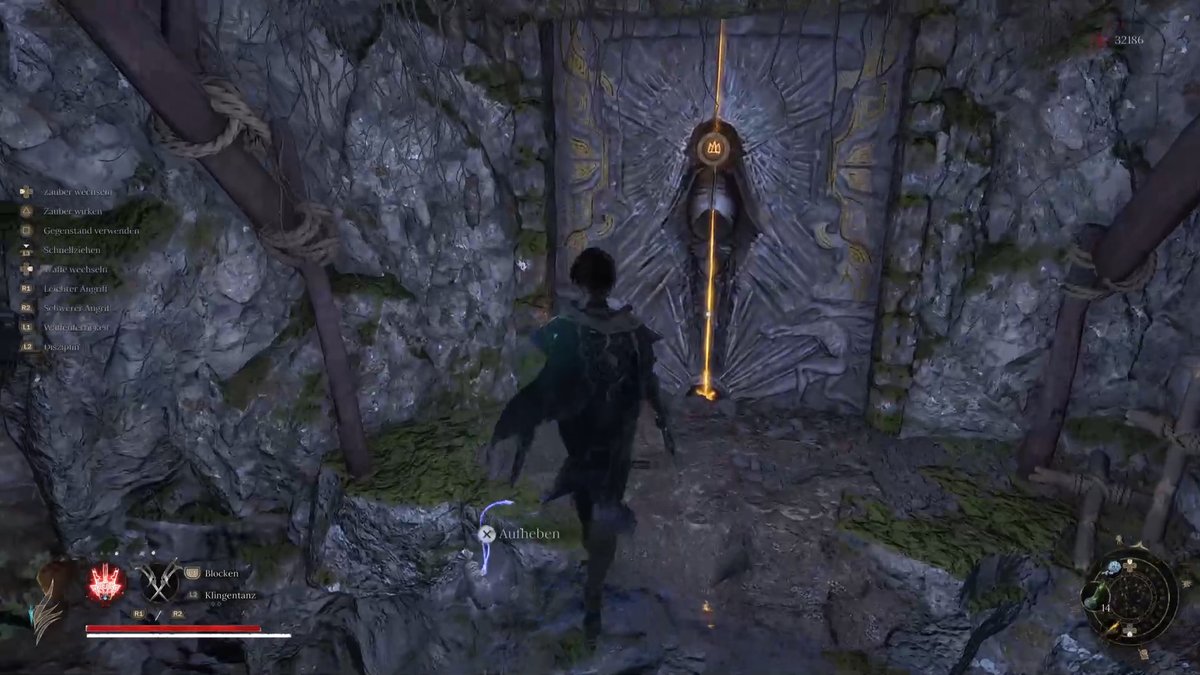This screenshot has width=1200, height=675.
Task: Click the crossed blades weapon icon
Action: 158,581
